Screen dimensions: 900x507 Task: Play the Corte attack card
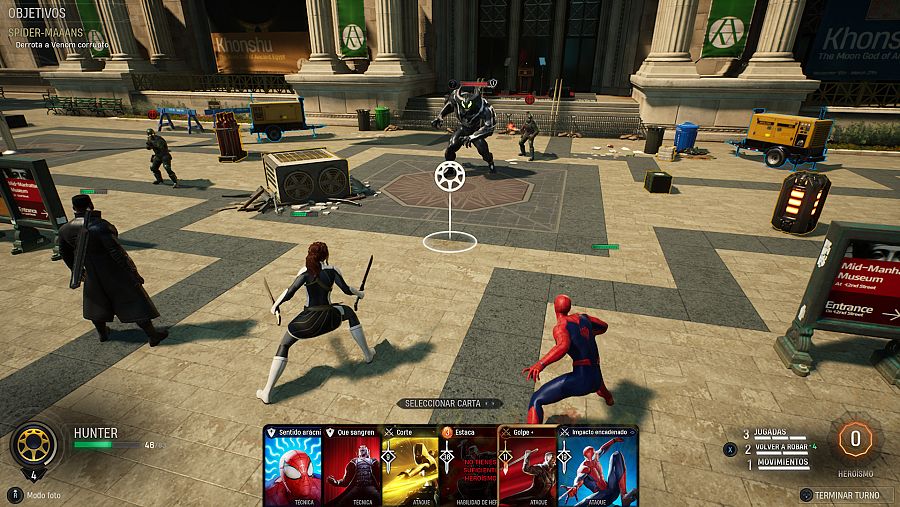(x=410, y=467)
